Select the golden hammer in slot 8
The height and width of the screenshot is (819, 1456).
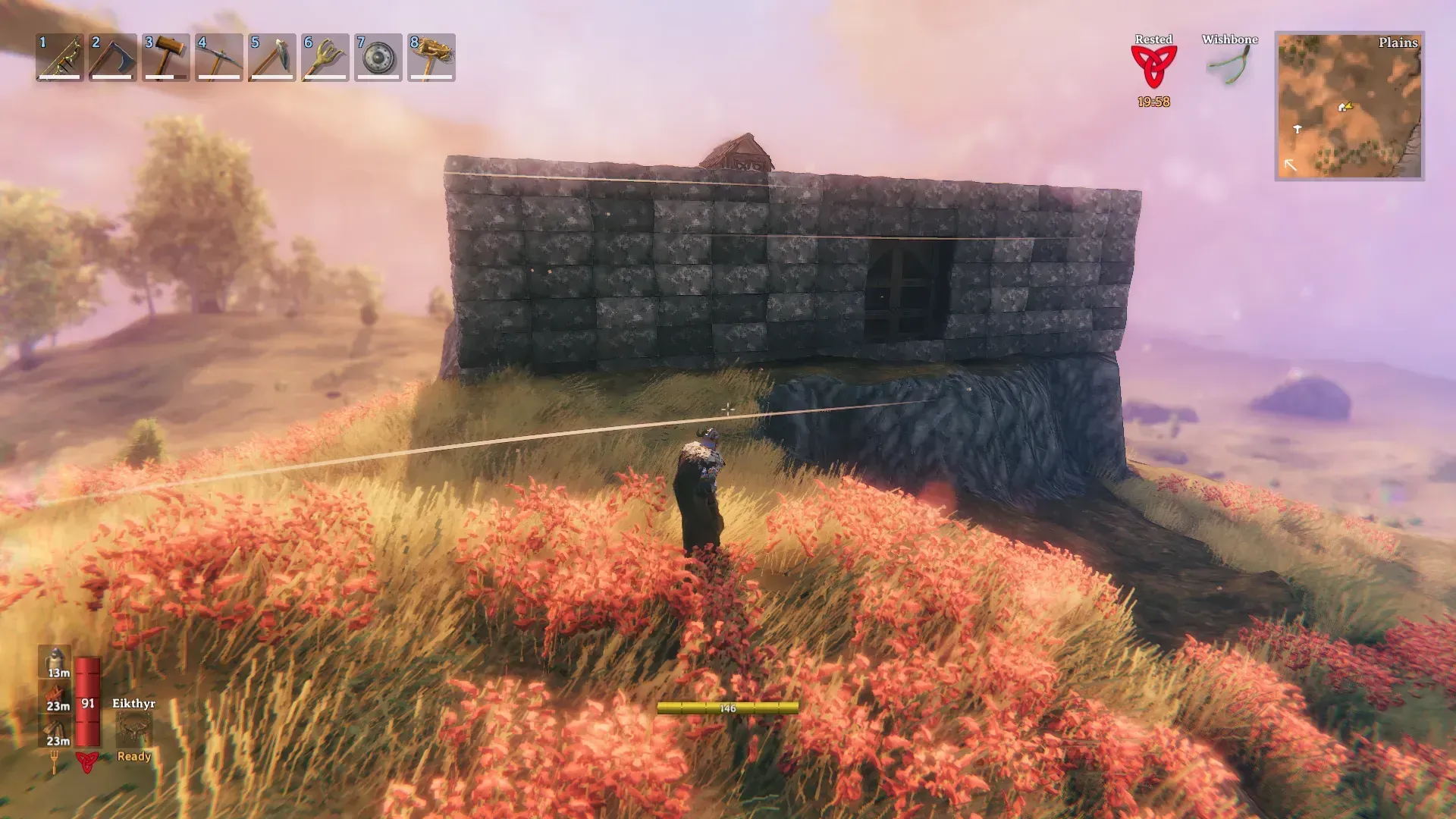click(x=431, y=57)
